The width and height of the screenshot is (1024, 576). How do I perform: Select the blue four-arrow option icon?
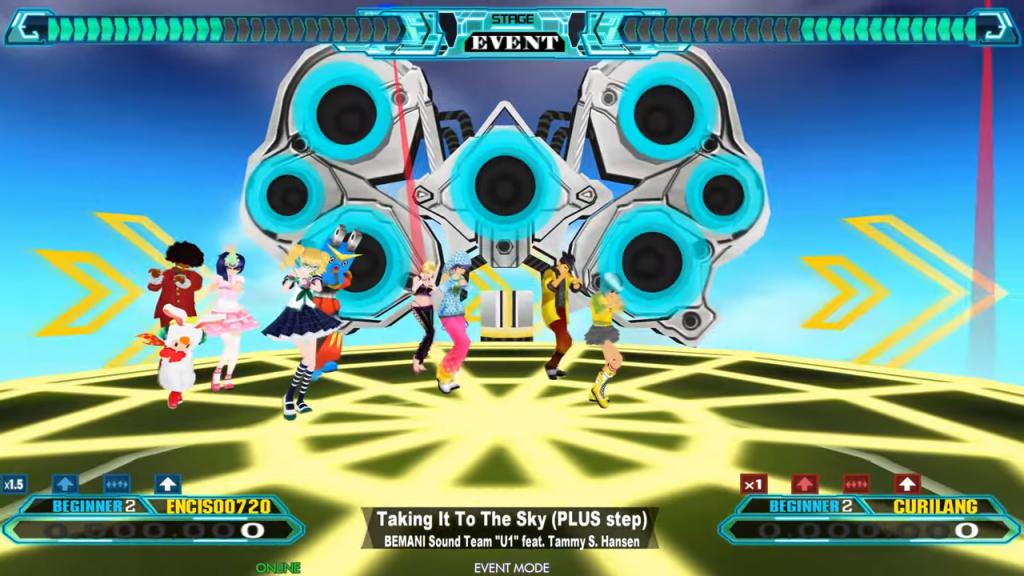pos(116,484)
